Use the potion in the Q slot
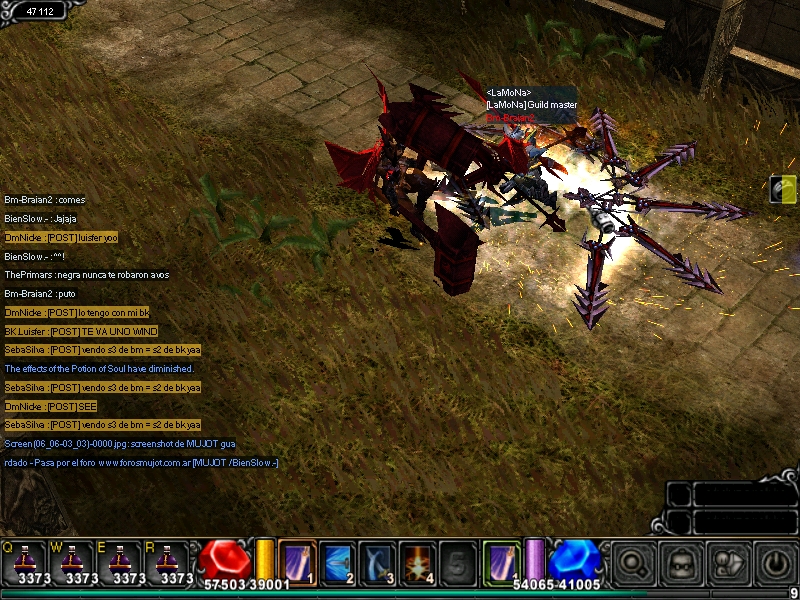 point(26,561)
